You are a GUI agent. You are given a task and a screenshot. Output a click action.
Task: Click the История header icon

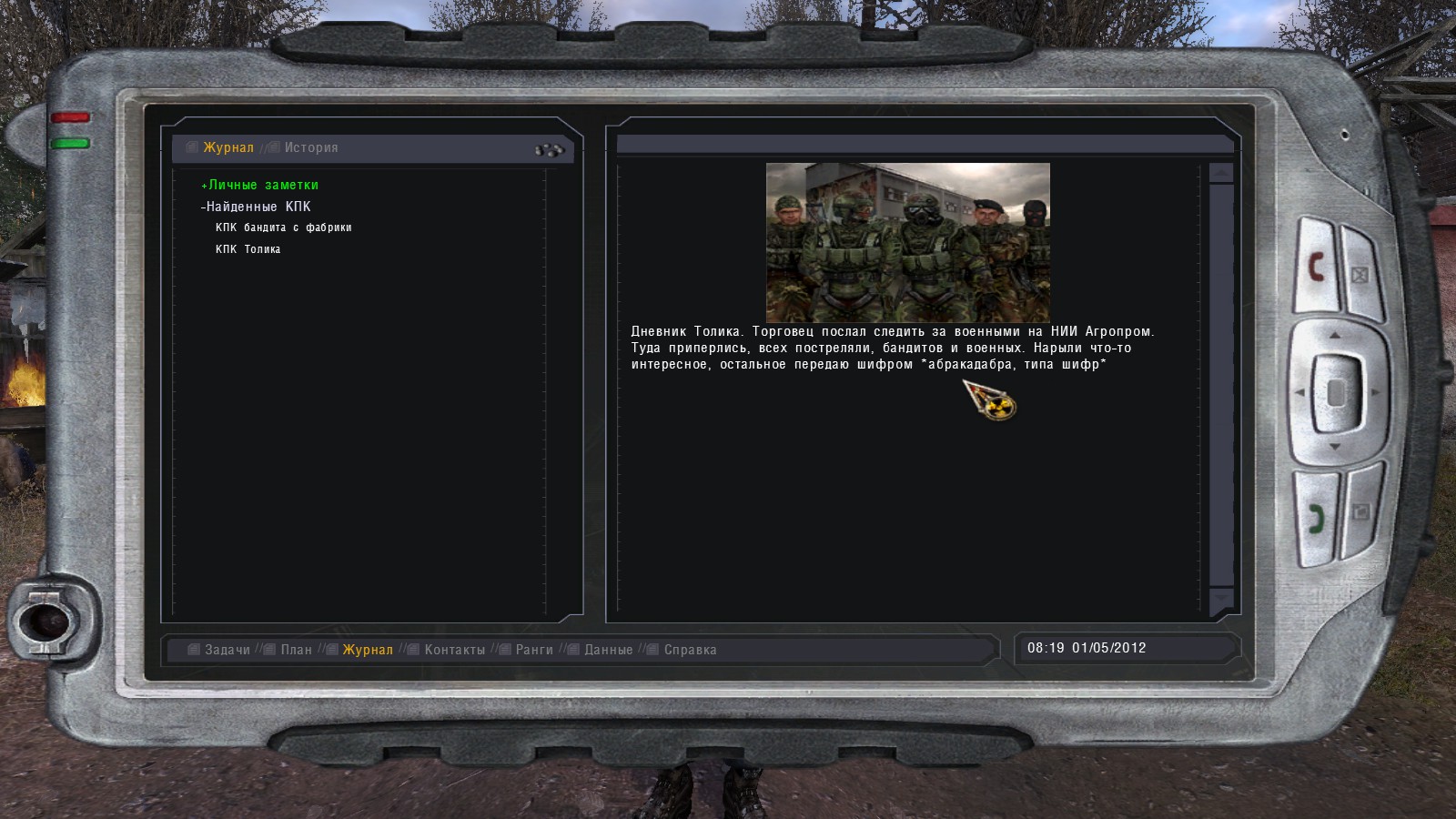(x=272, y=147)
